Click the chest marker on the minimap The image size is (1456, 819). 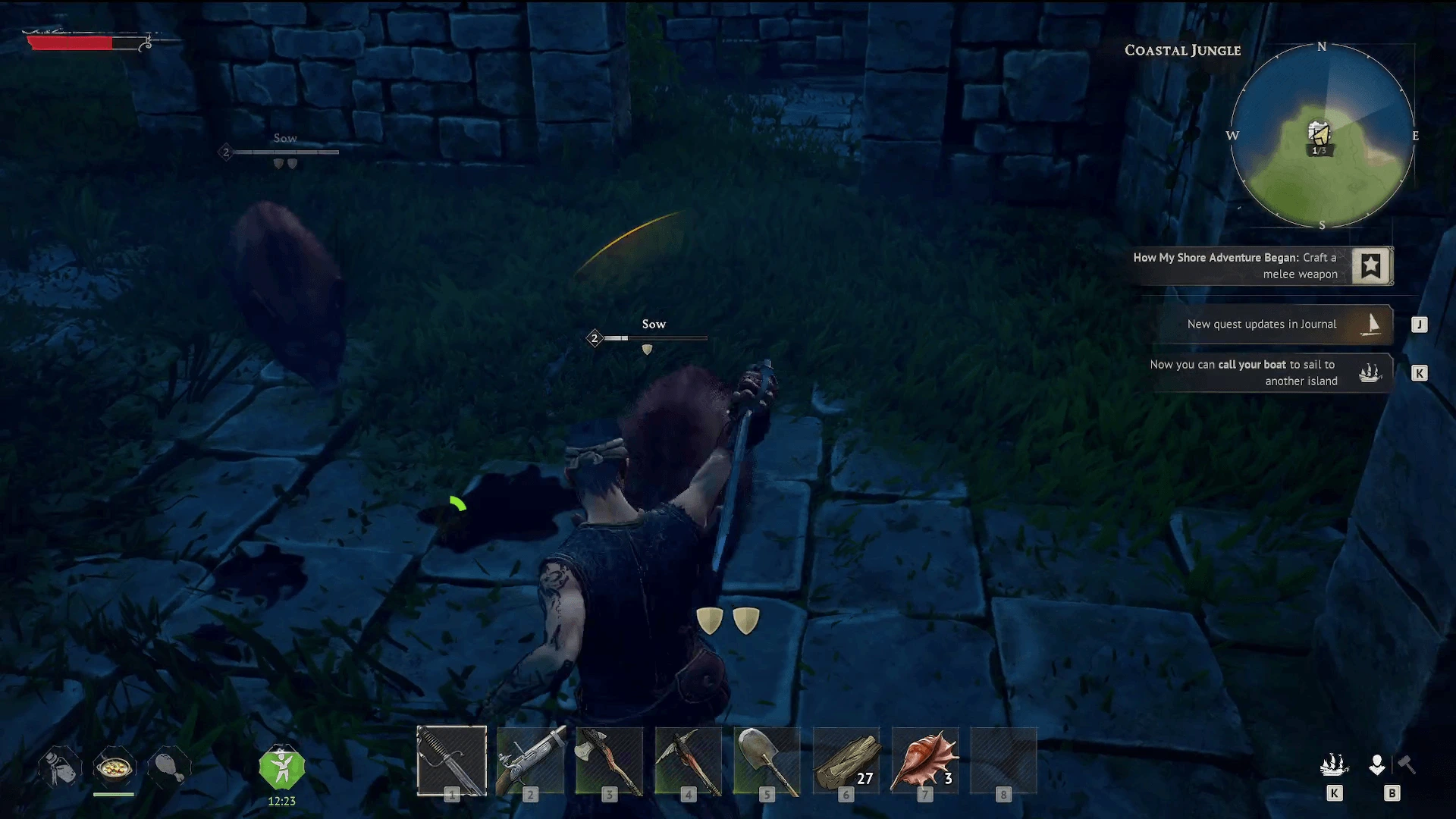(x=1319, y=134)
